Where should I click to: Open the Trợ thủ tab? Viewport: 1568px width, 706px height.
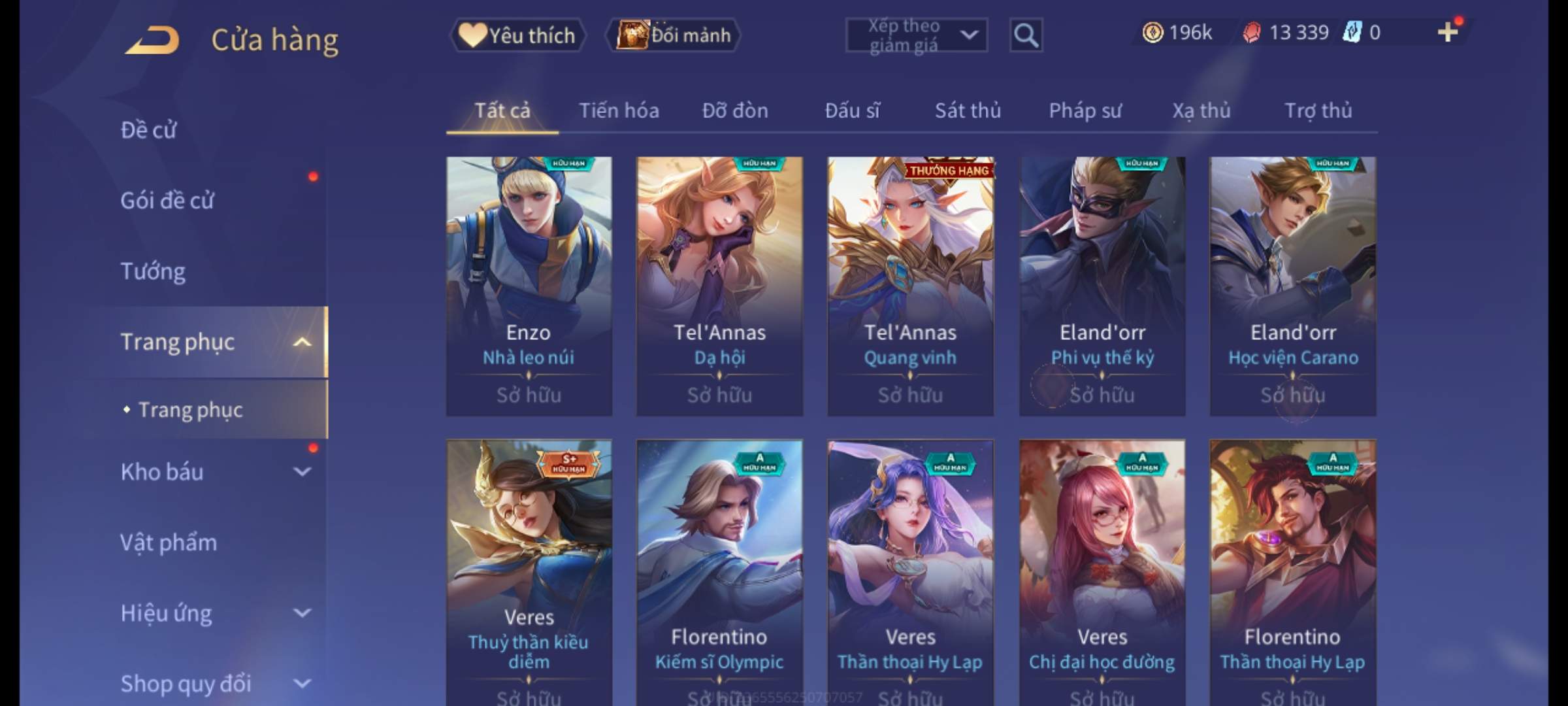click(x=1318, y=110)
